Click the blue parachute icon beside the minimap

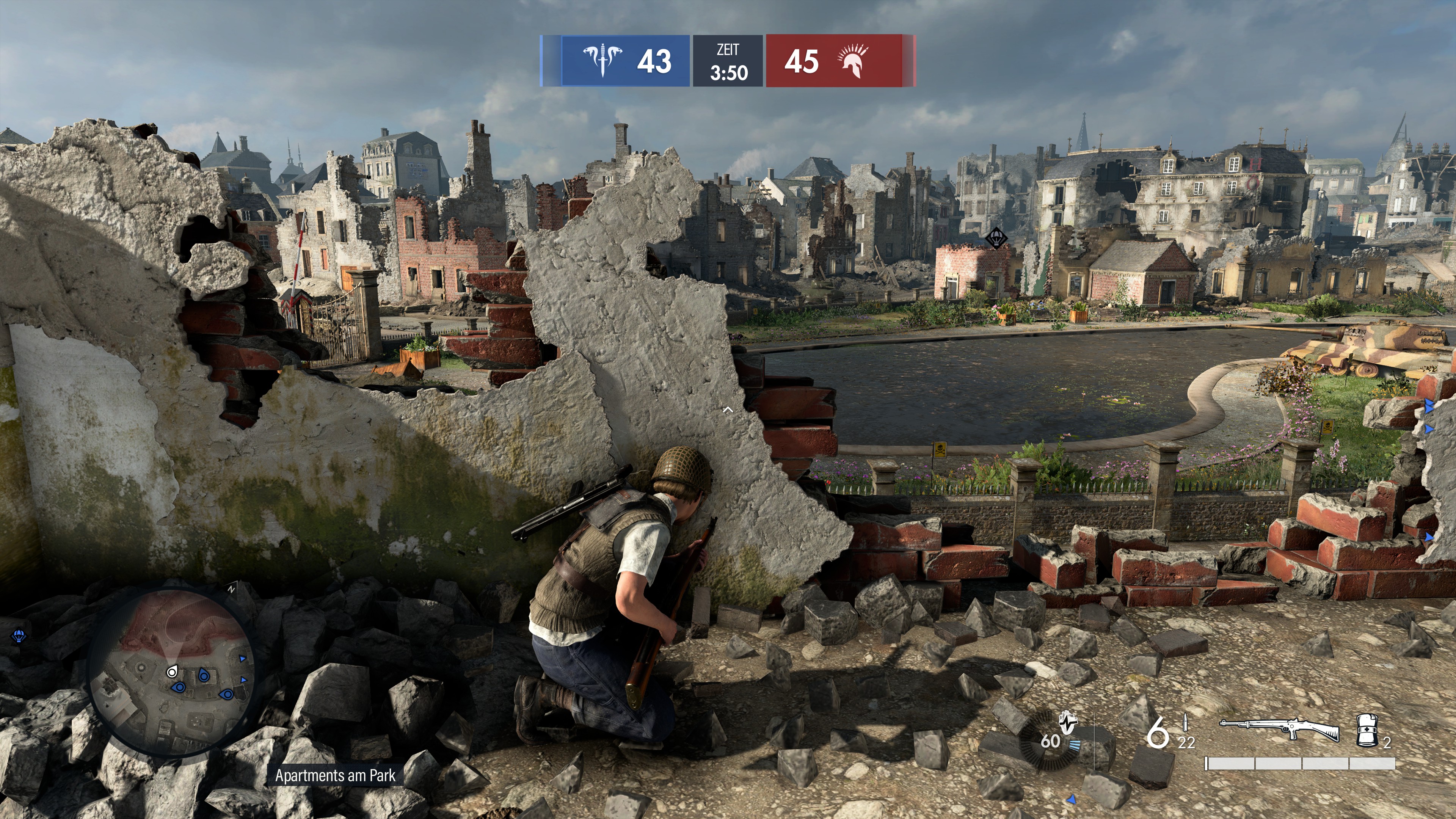coord(19,637)
